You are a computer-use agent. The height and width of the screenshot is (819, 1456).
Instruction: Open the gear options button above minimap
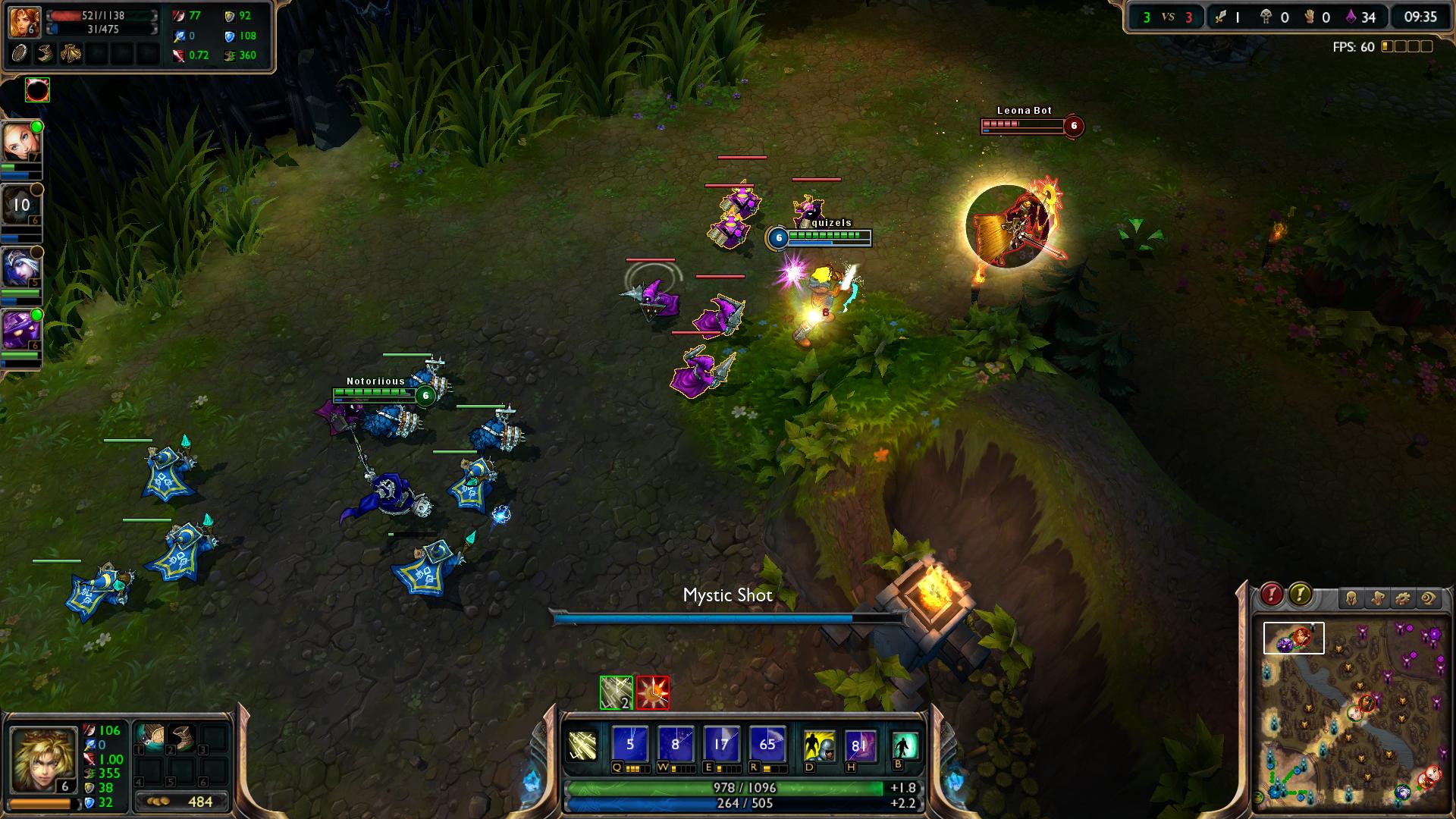click(1403, 599)
